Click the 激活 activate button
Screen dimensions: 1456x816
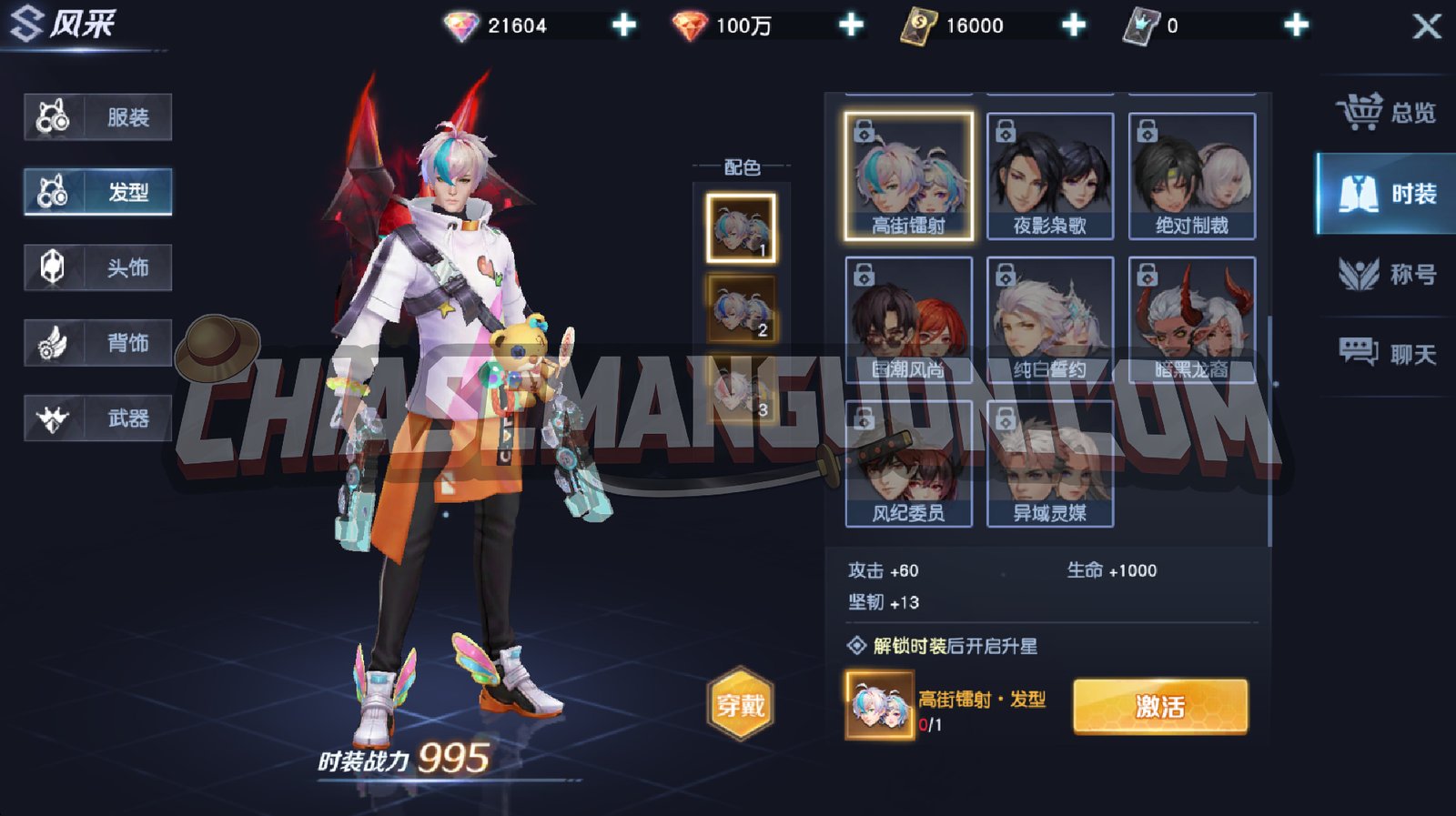(x=1160, y=706)
